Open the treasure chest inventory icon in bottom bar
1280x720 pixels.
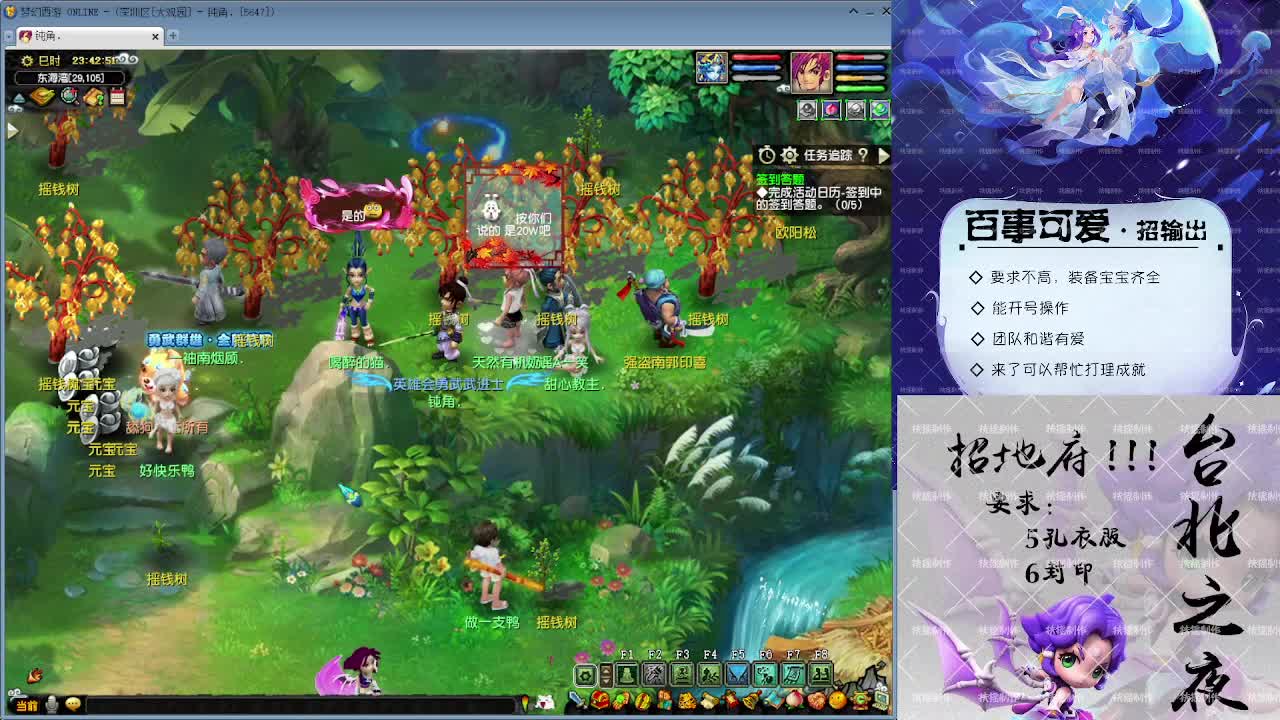point(600,702)
